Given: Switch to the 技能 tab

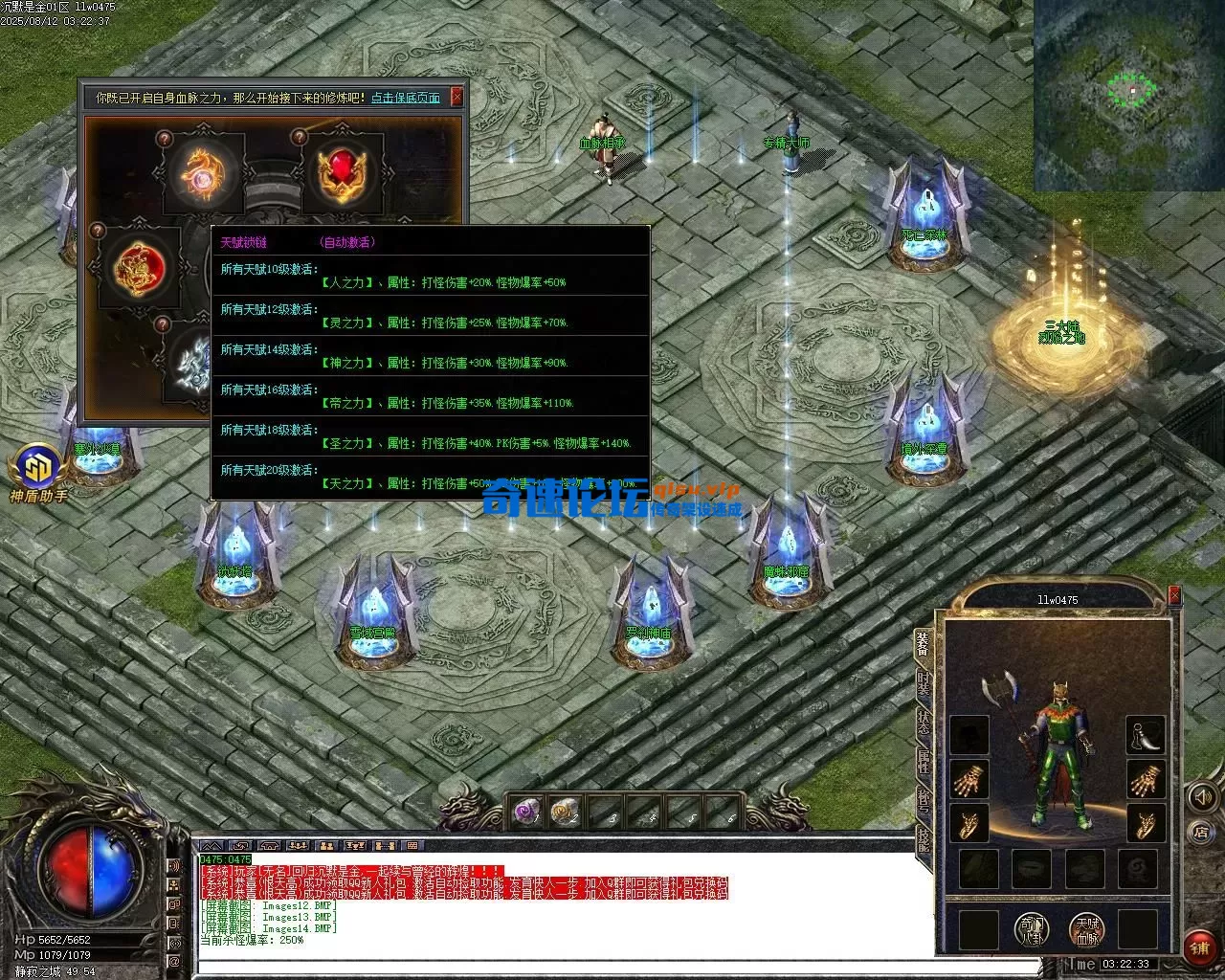Looking at the screenshot, I should [x=924, y=839].
